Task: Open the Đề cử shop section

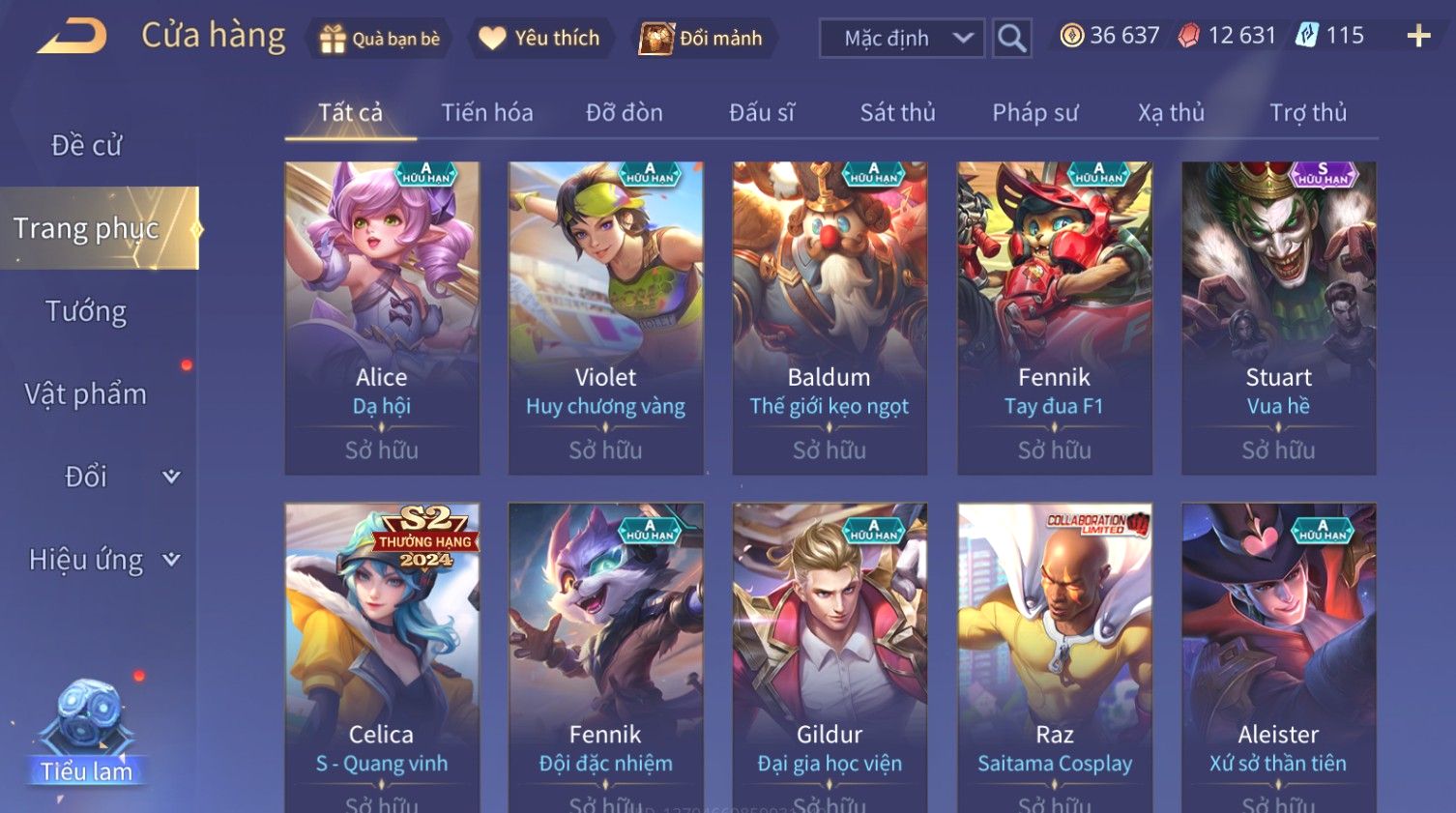Action: point(86,145)
